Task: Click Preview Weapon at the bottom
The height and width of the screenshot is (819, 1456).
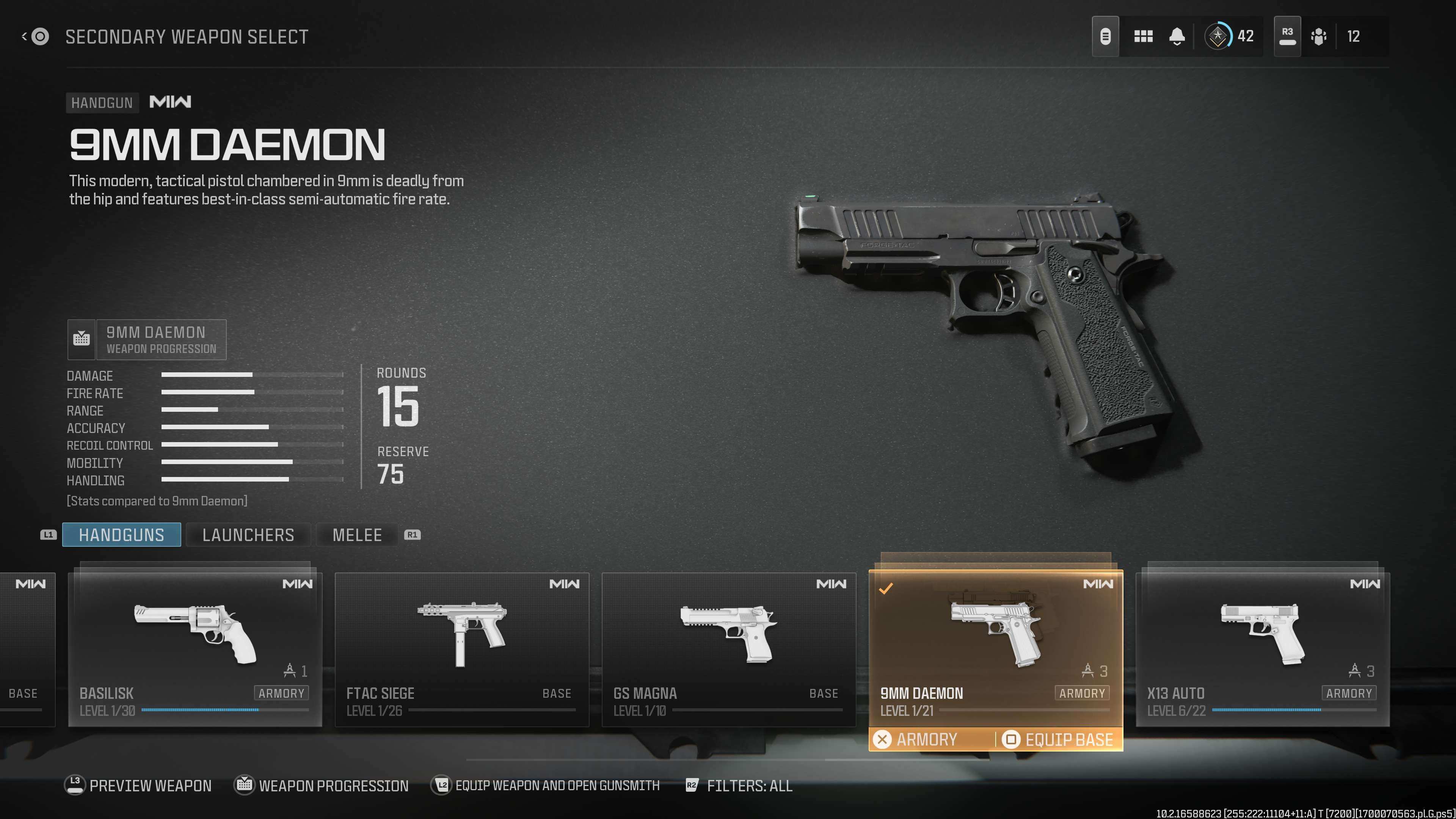Action: pos(138,786)
